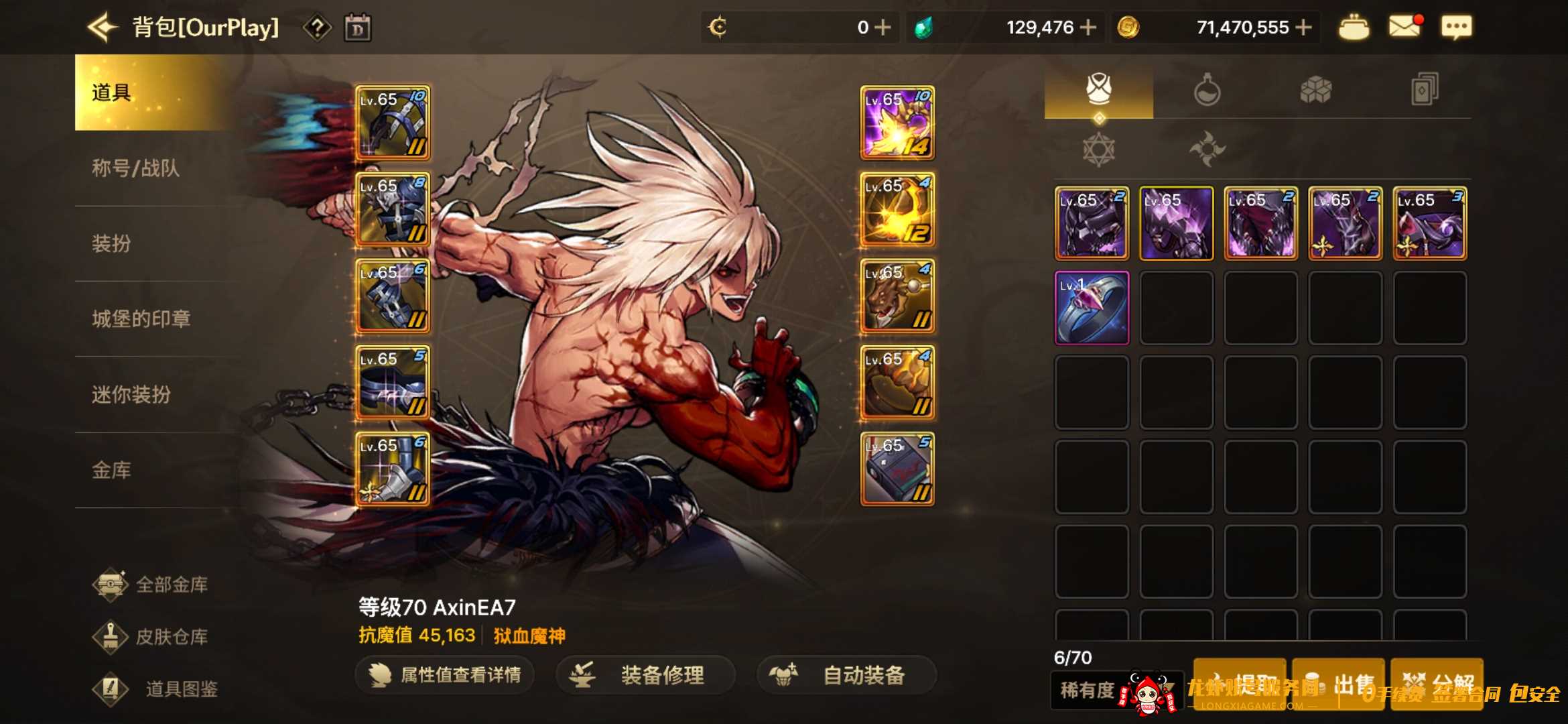Switch to the potion consumables tab
The width and height of the screenshot is (1568, 724).
[x=1207, y=90]
